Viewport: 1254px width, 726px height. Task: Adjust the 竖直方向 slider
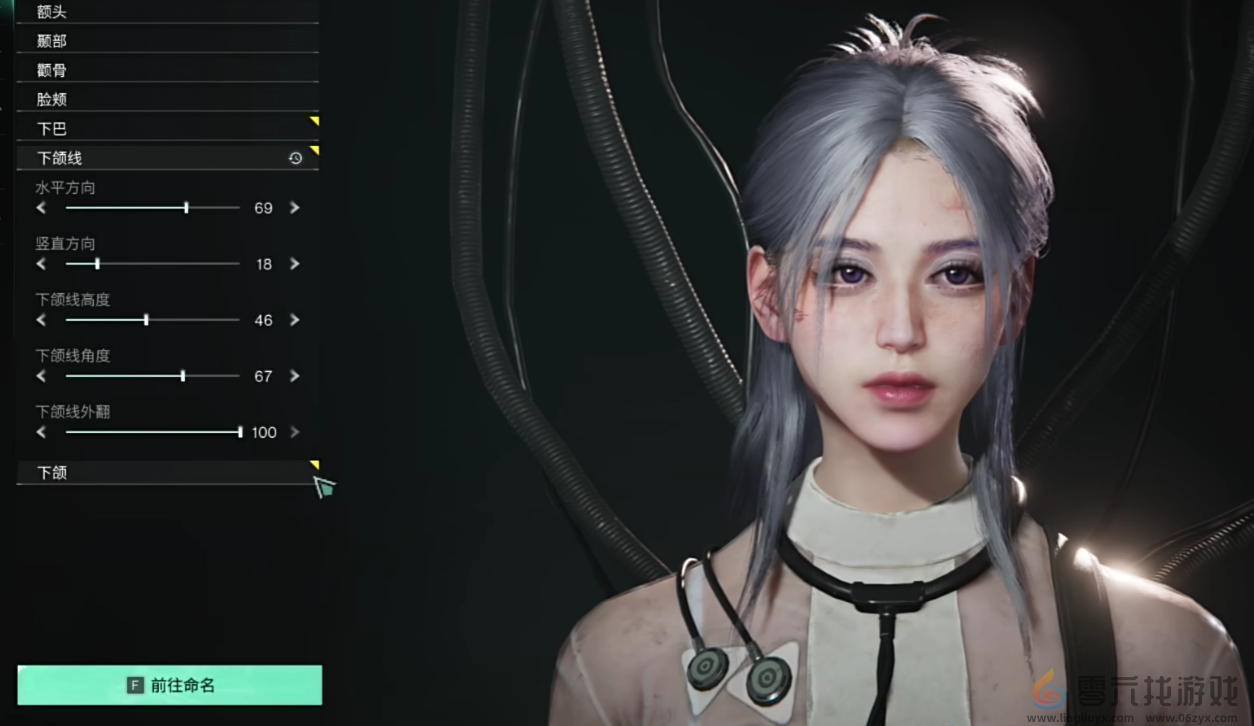[x=152, y=264]
